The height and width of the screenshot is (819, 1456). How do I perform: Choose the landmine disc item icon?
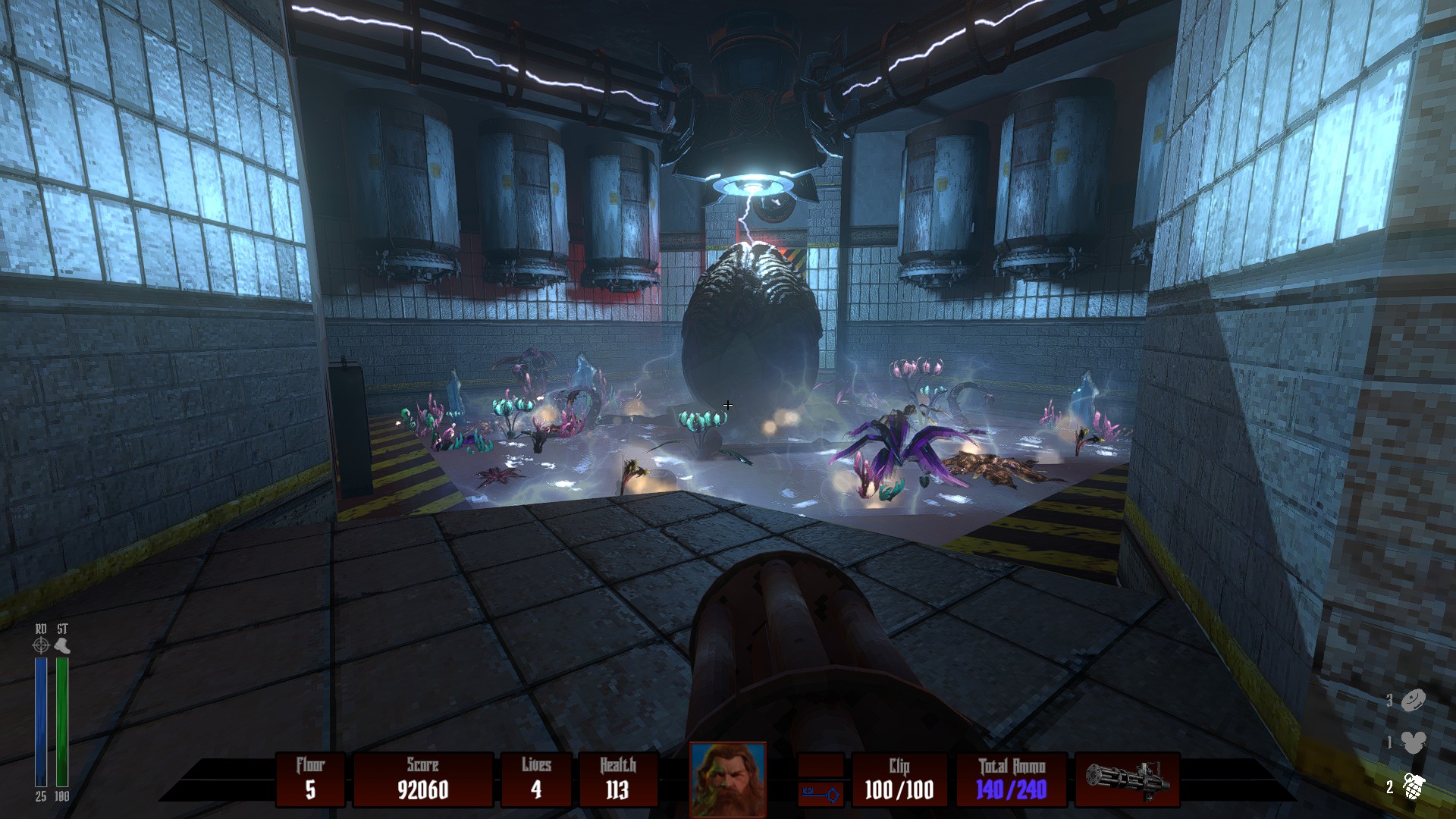coord(1414,701)
